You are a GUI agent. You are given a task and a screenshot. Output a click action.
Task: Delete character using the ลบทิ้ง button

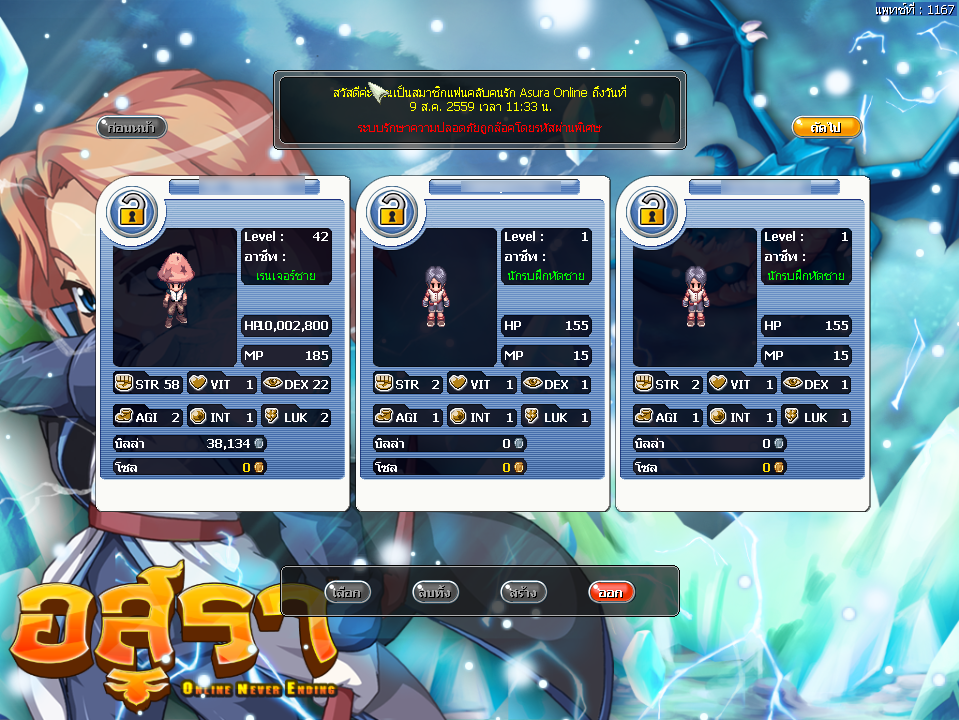pyautogui.click(x=436, y=592)
